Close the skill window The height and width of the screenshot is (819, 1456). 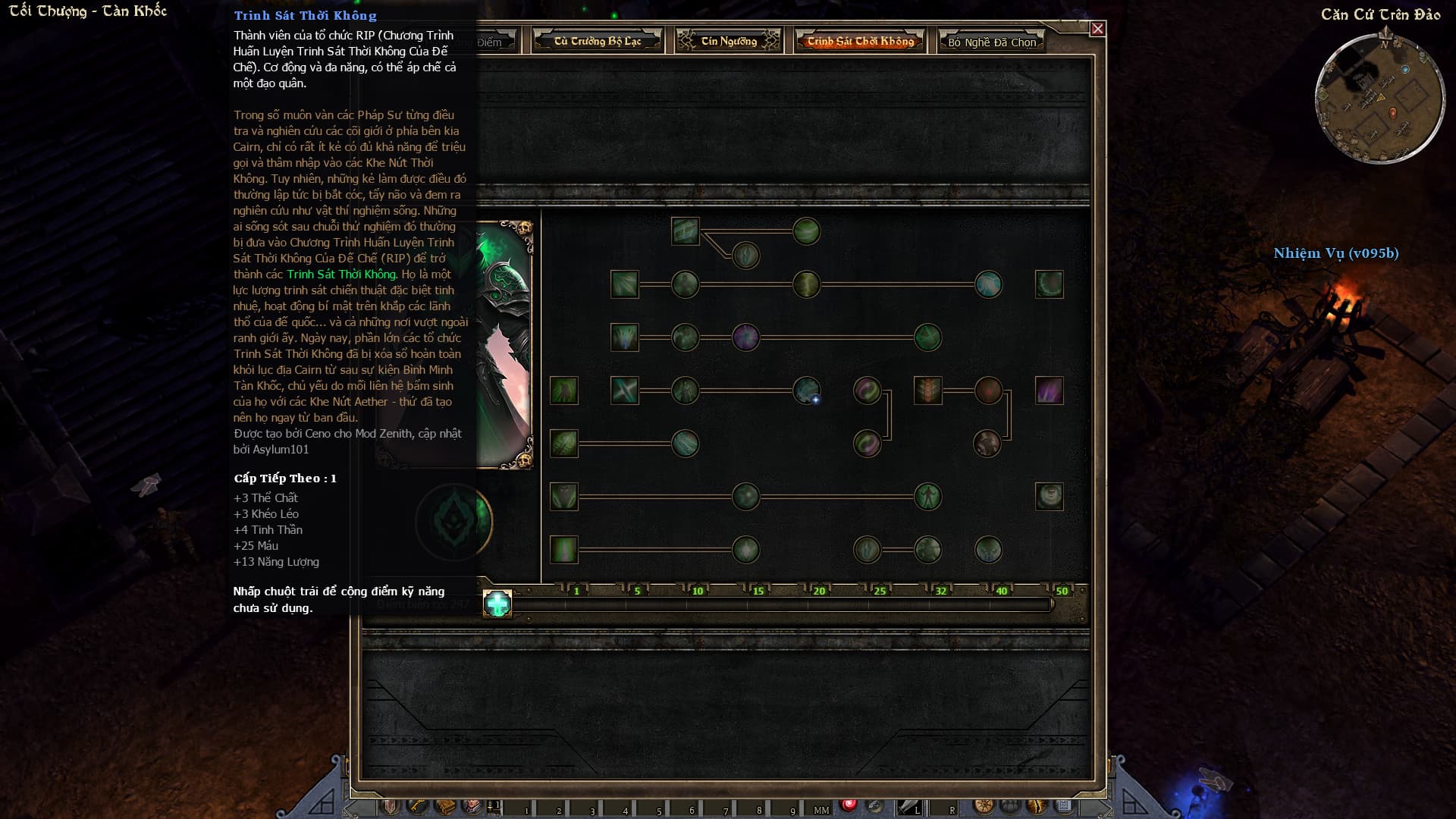click(x=1097, y=29)
